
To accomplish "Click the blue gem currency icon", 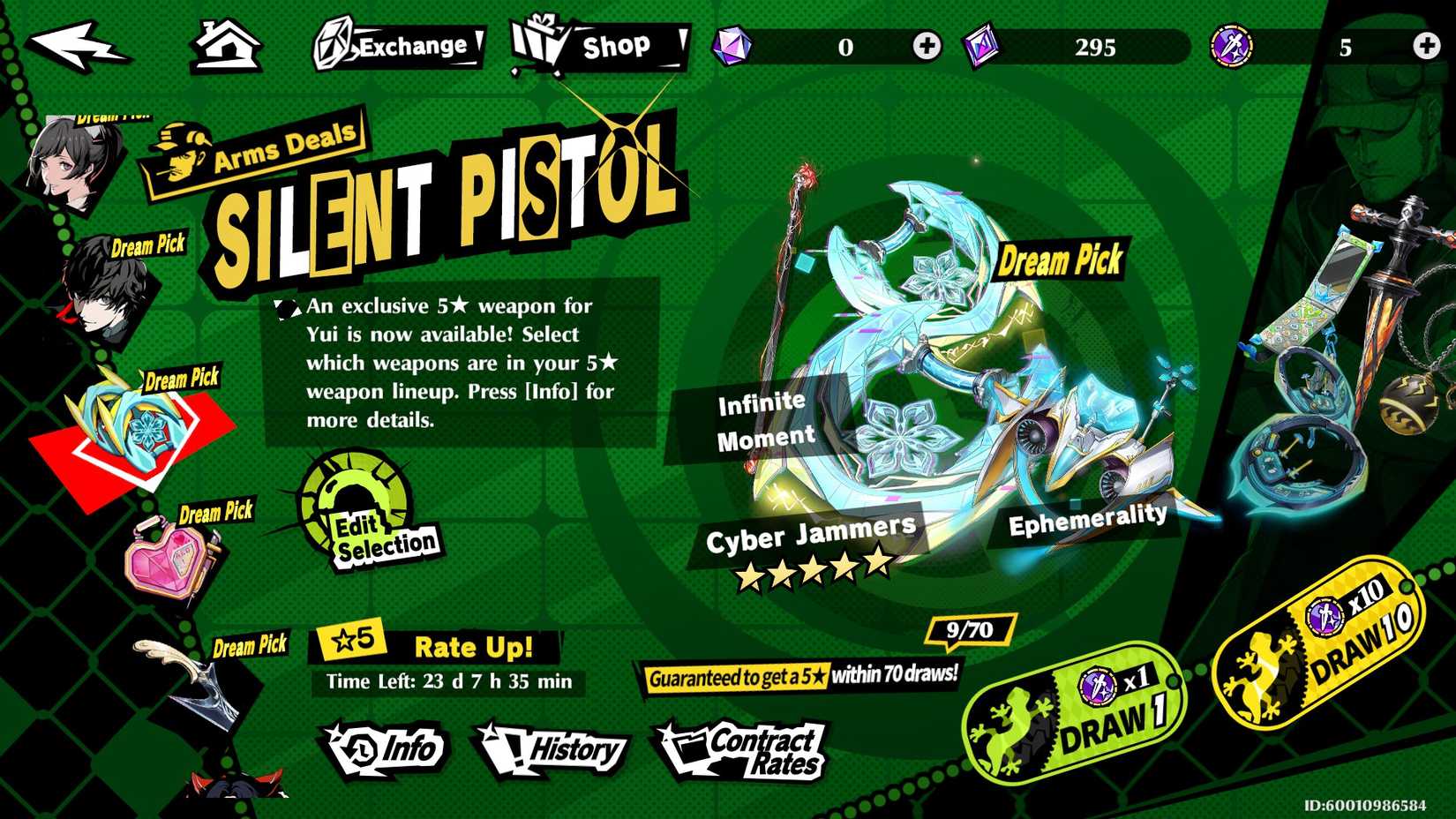I will click(x=730, y=44).
